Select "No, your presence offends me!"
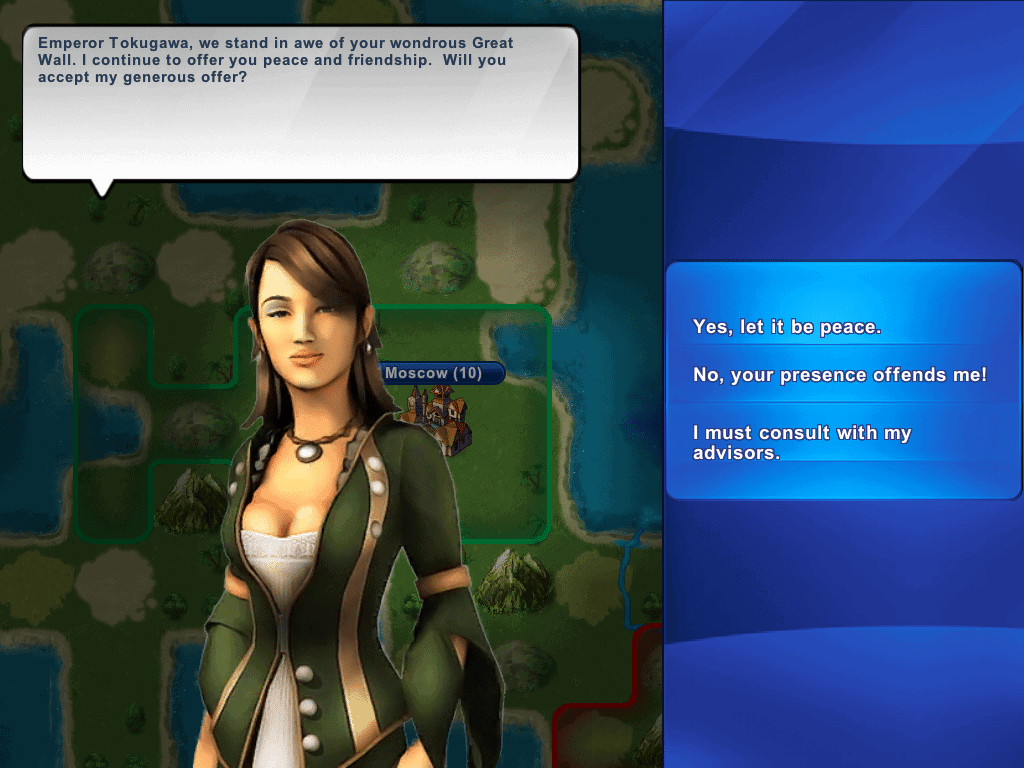 click(840, 375)
